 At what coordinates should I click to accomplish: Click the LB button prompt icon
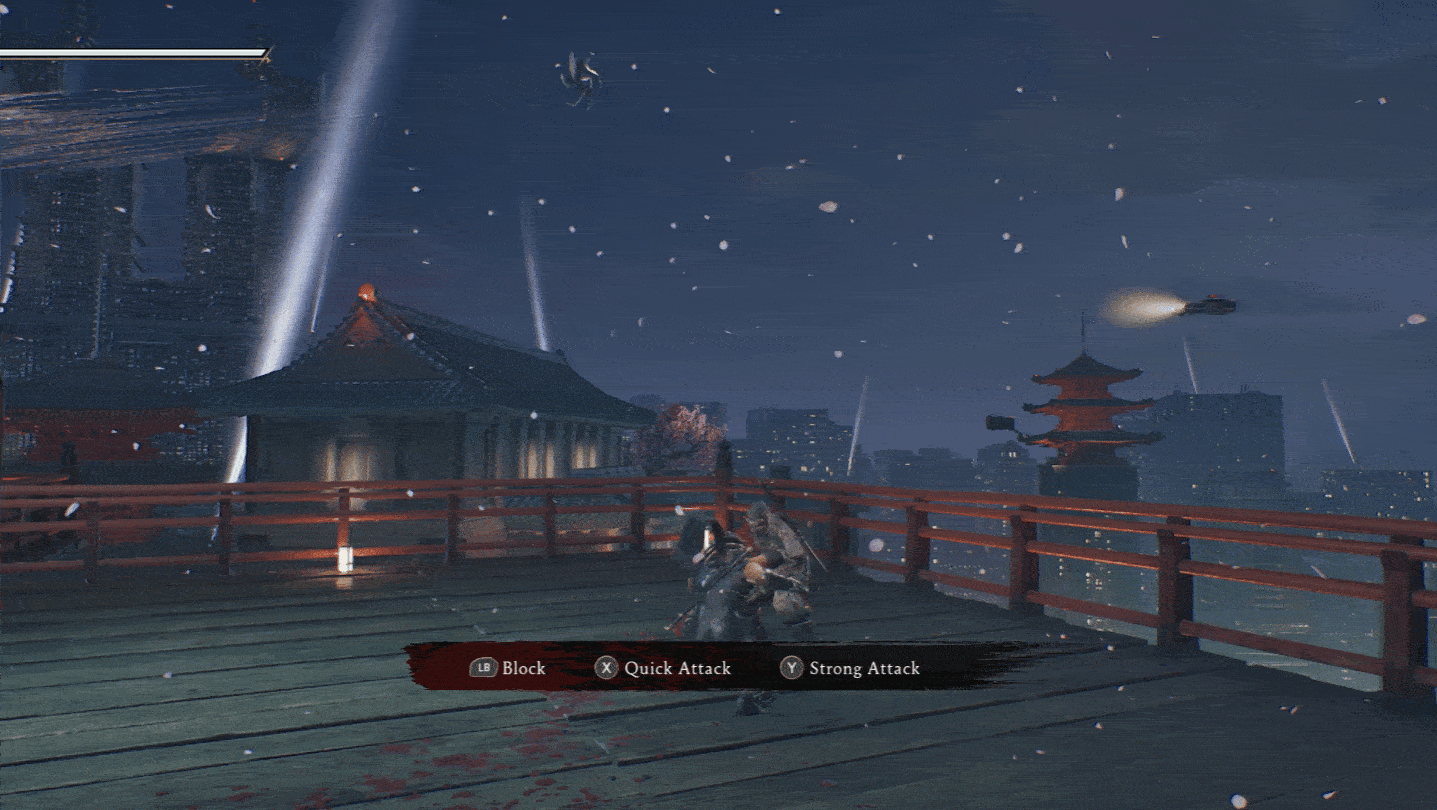point(485,669)
